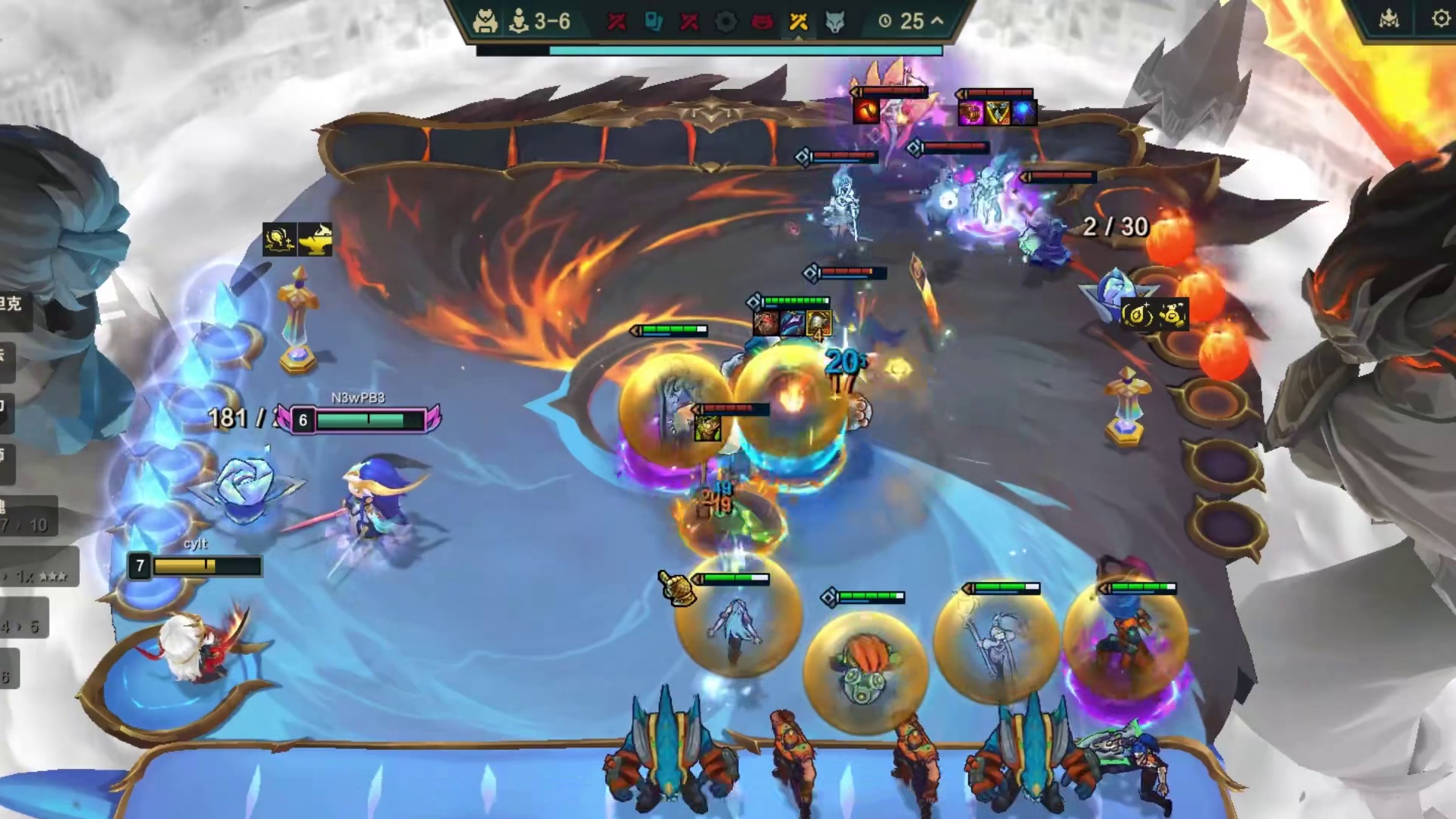Click the spiked crown icon beside settings
Screen dimensions: 1456x819
pos(1389,19)
